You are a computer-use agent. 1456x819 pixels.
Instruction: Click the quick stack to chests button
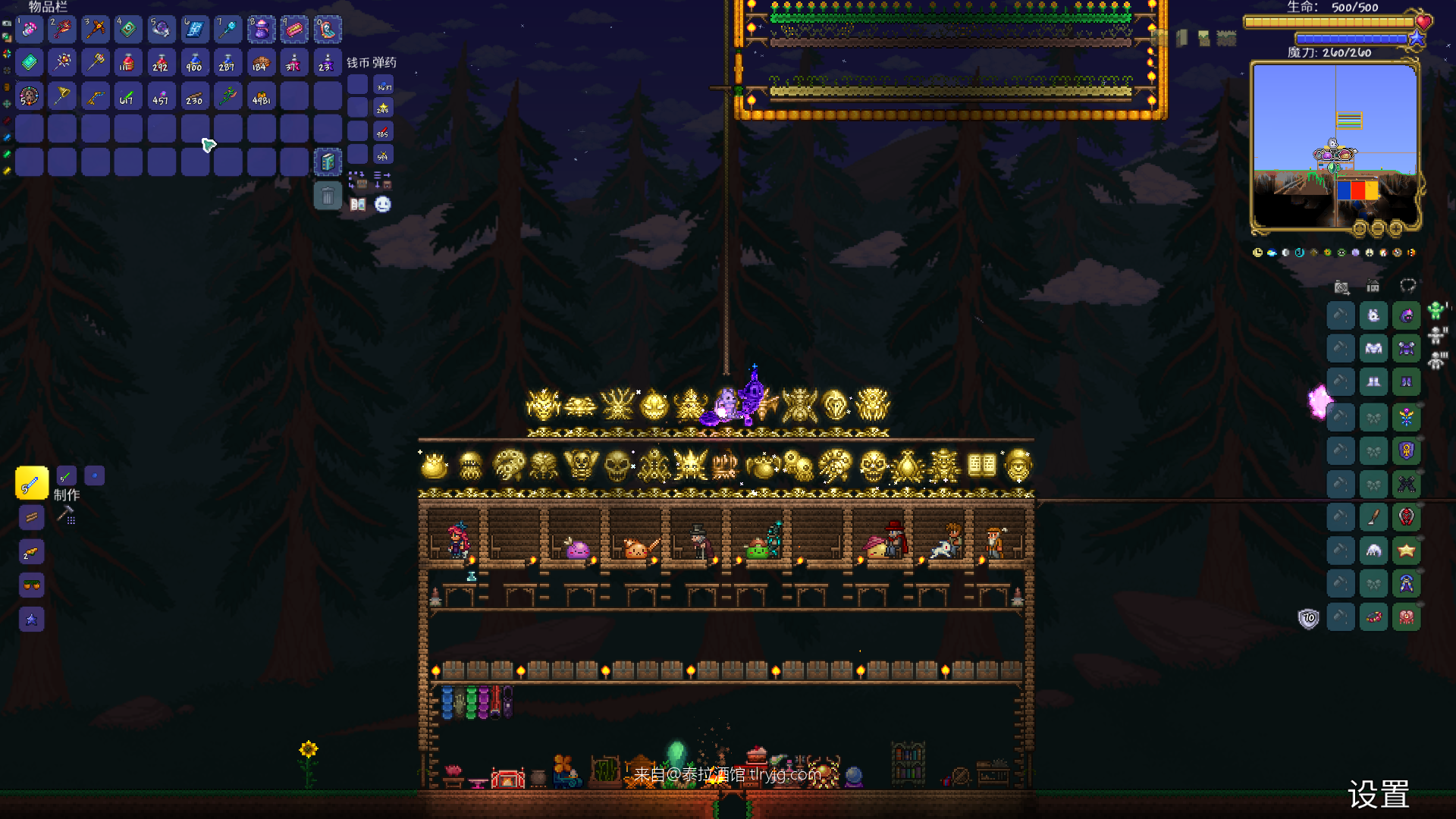tap(357, 180)
